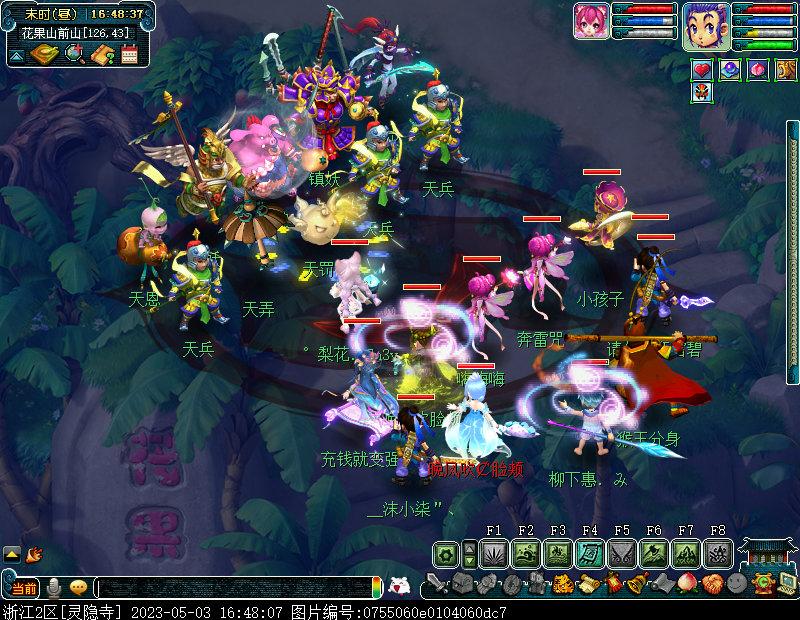The width and height of the screenshot is (800, 620).
Task: Open the green gear shortcut settings button
Action: click(x=446, y=553)
